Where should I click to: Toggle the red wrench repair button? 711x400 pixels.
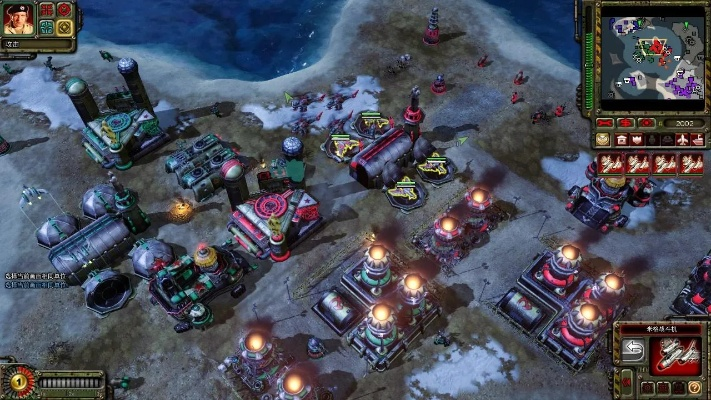coord(604,124)
